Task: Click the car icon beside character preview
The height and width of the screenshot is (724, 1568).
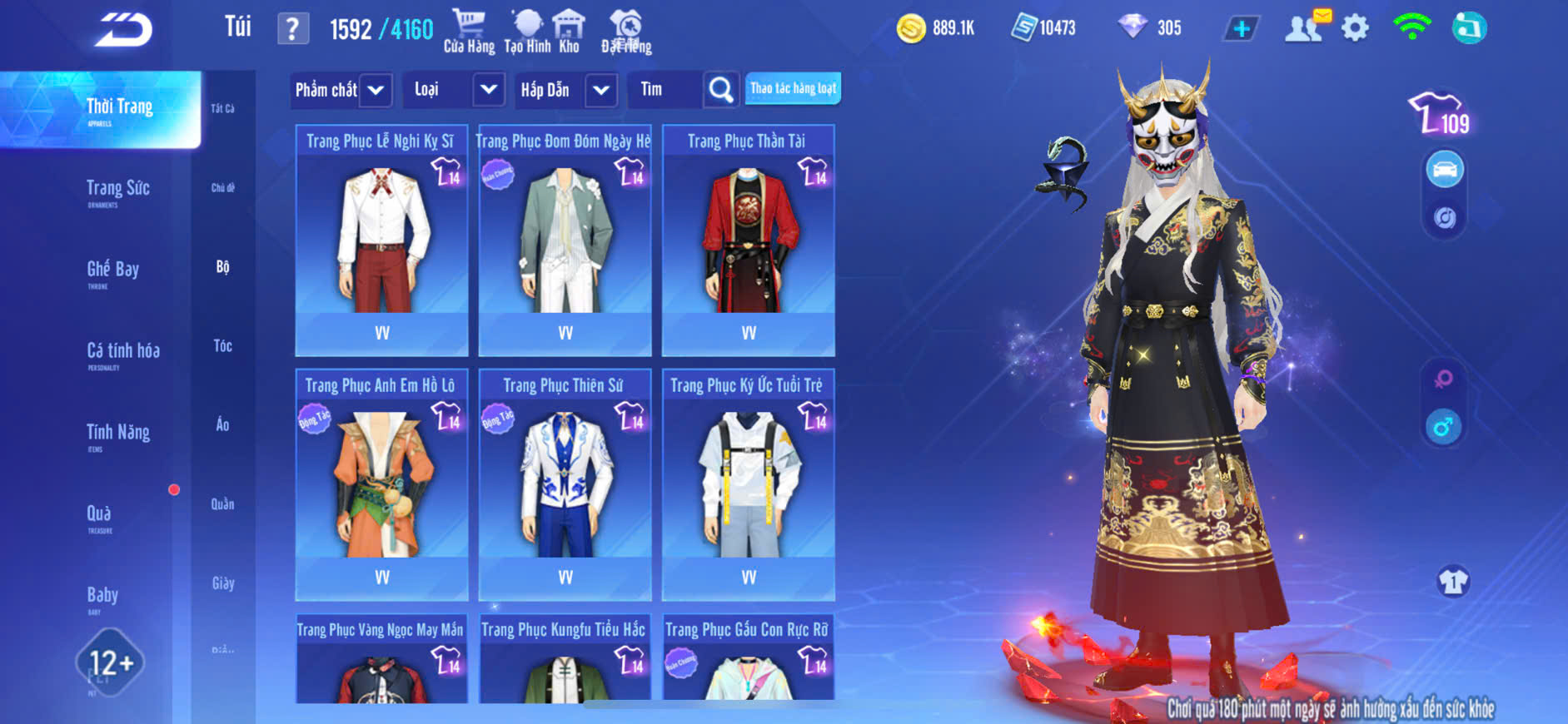Action: point(1445,170)
